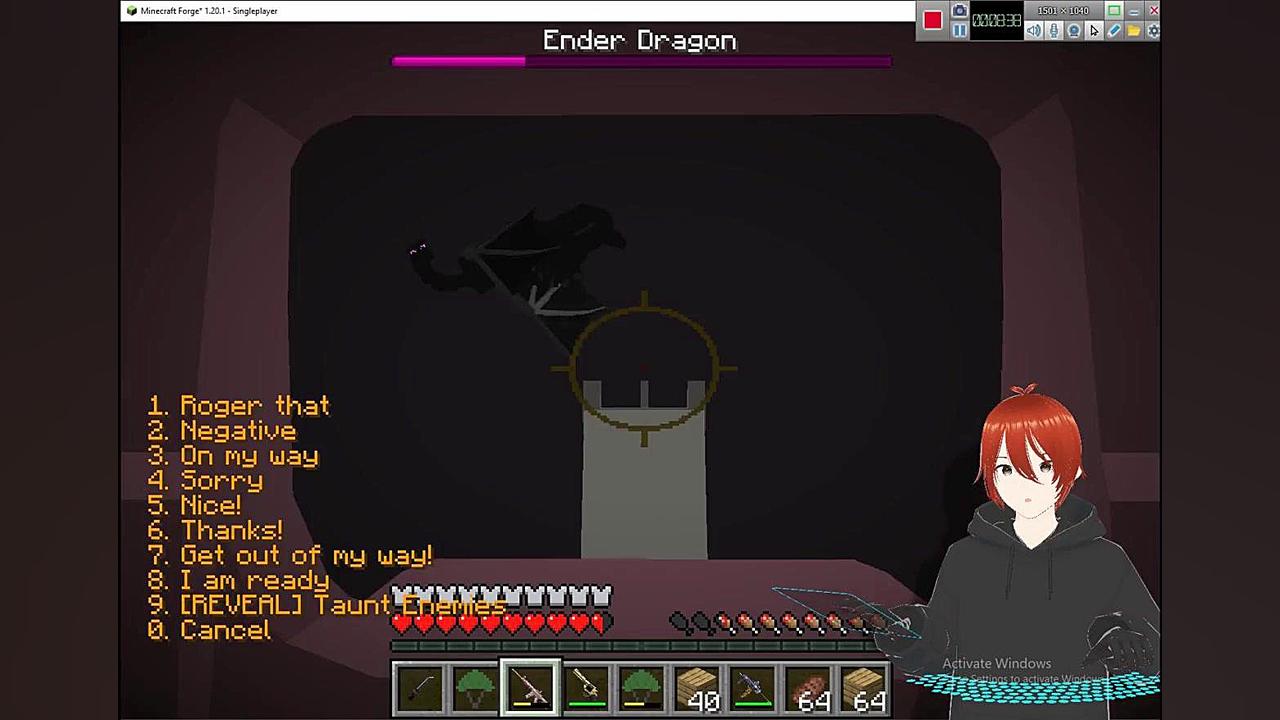Image resolution: width=1280 pixels, height=720 pixels.
Task: Select the highlighted rifle hotbar slot
Action: [x=530, y=689]
